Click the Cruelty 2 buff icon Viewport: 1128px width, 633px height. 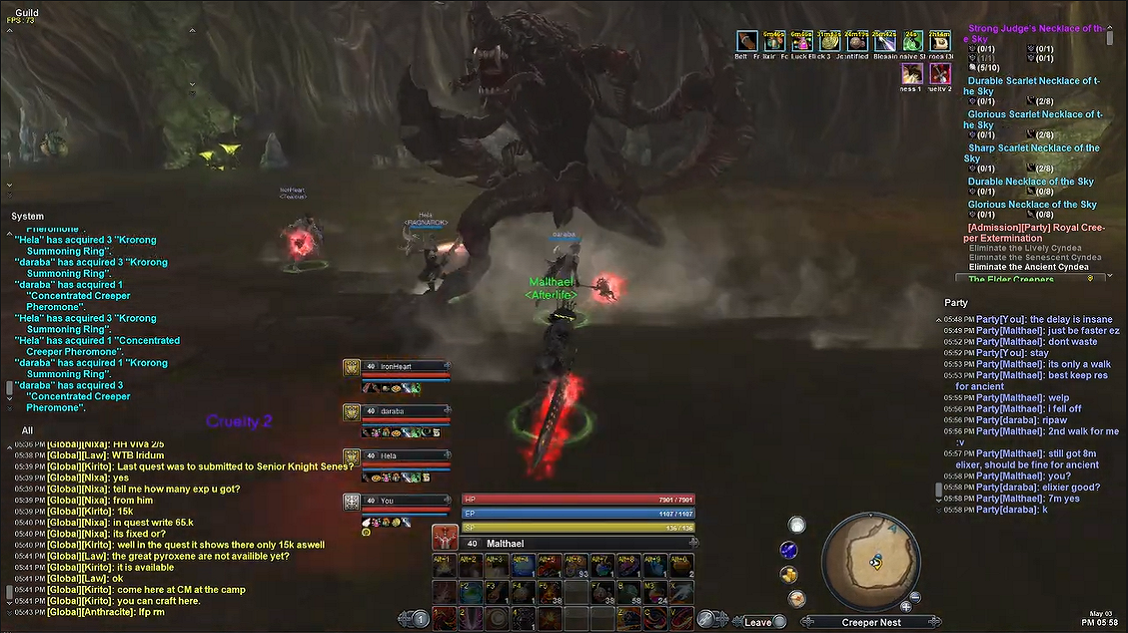click(939, 73)
